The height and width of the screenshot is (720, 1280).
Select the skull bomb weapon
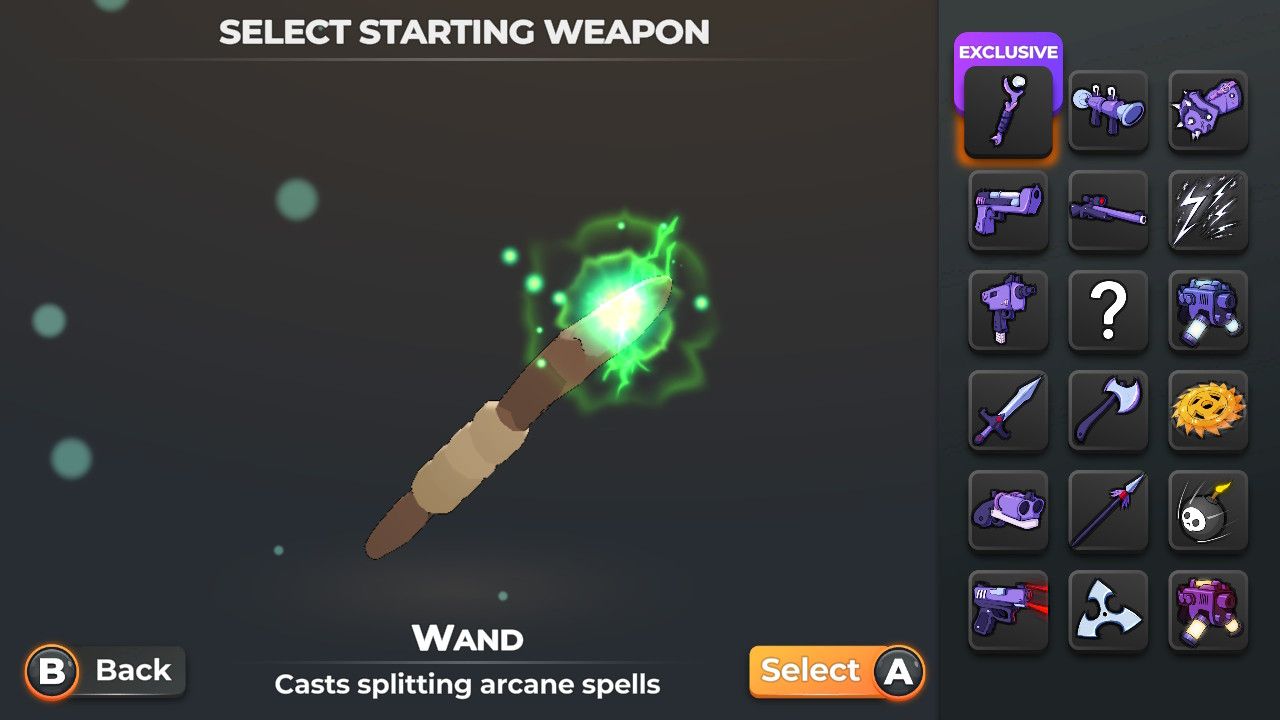click(1208, 510)
